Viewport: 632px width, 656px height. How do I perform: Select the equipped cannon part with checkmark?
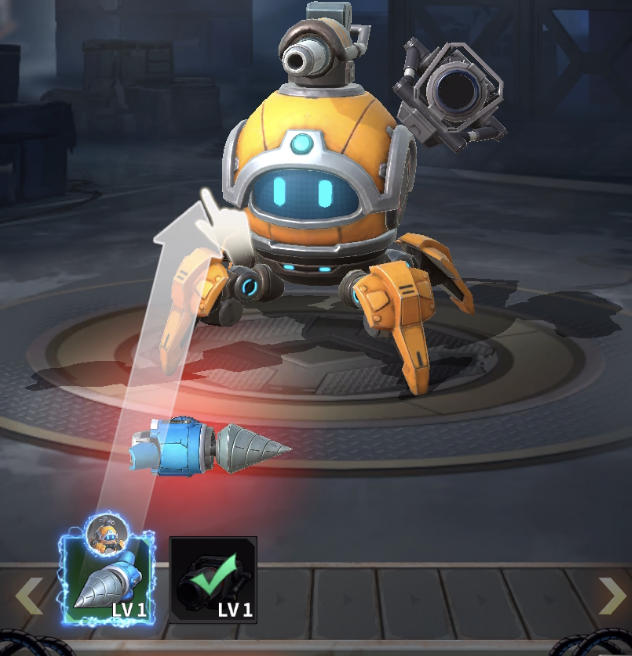213,580
